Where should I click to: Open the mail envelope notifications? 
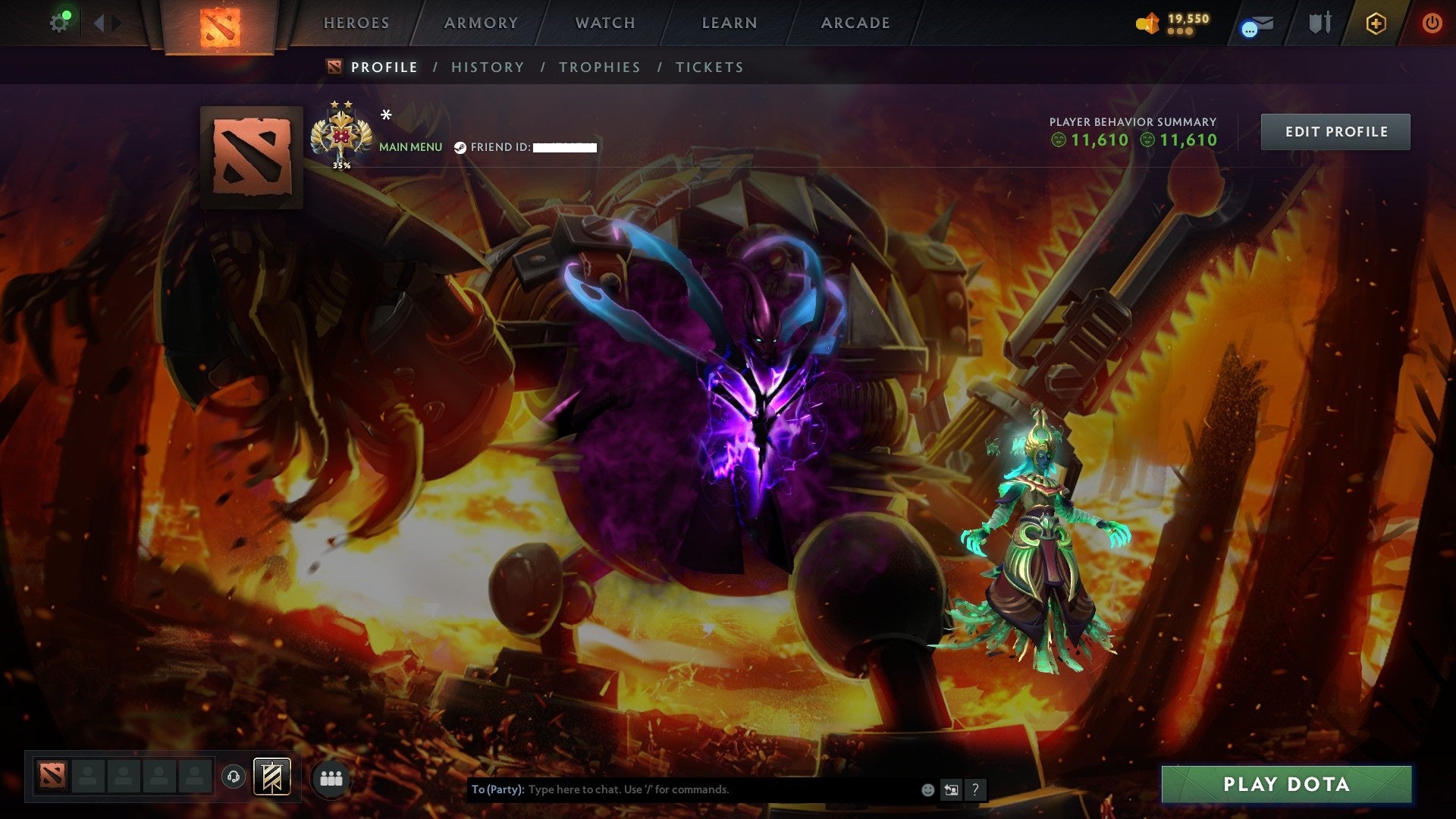pos(1263,21)
